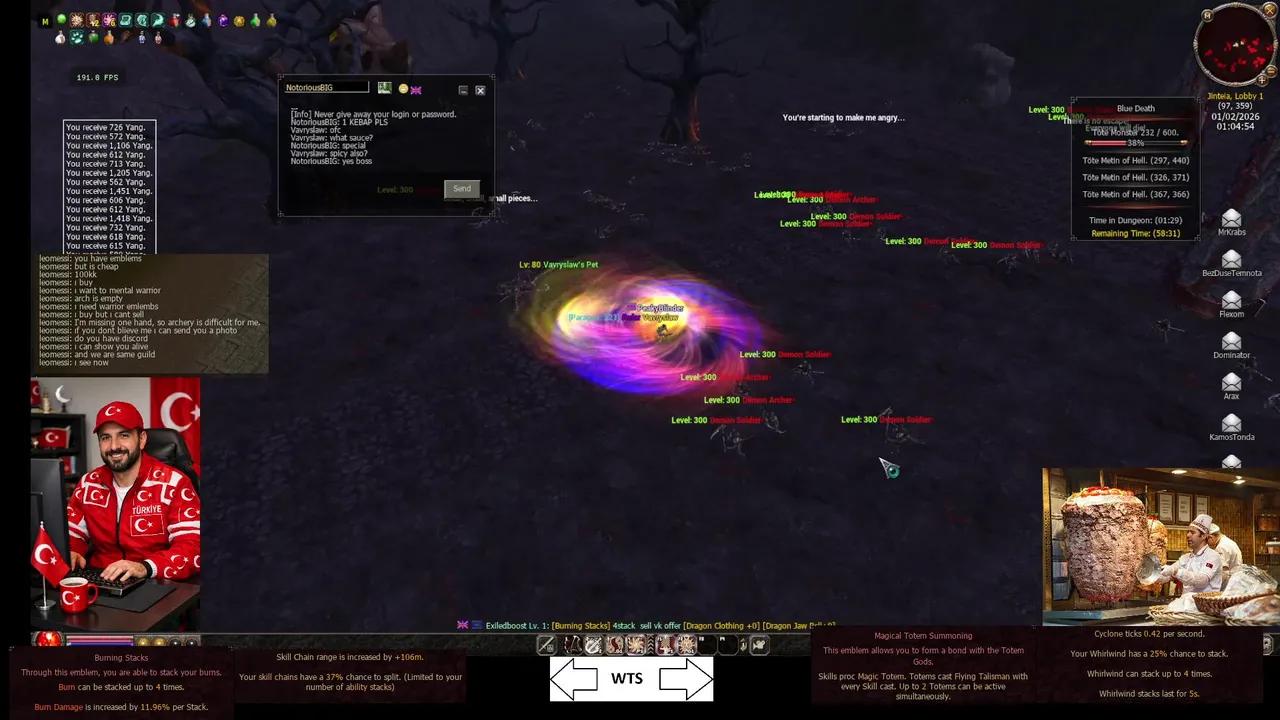This screenshot has height=720, width=1280.
Task: Open the mail envelope icon next to Flexom
Action: [1232, 301]
